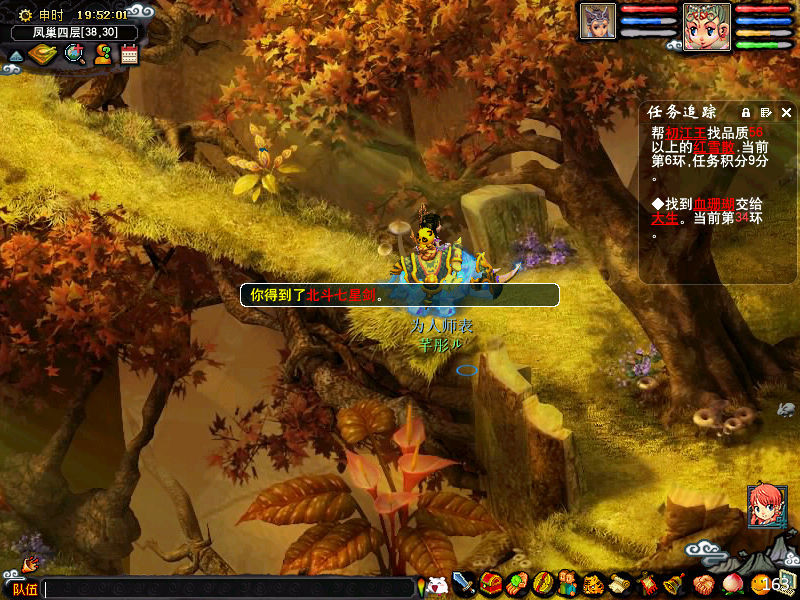800x600 pixels.
Task: Open the quest scroll icon
Action: (620, 583)
